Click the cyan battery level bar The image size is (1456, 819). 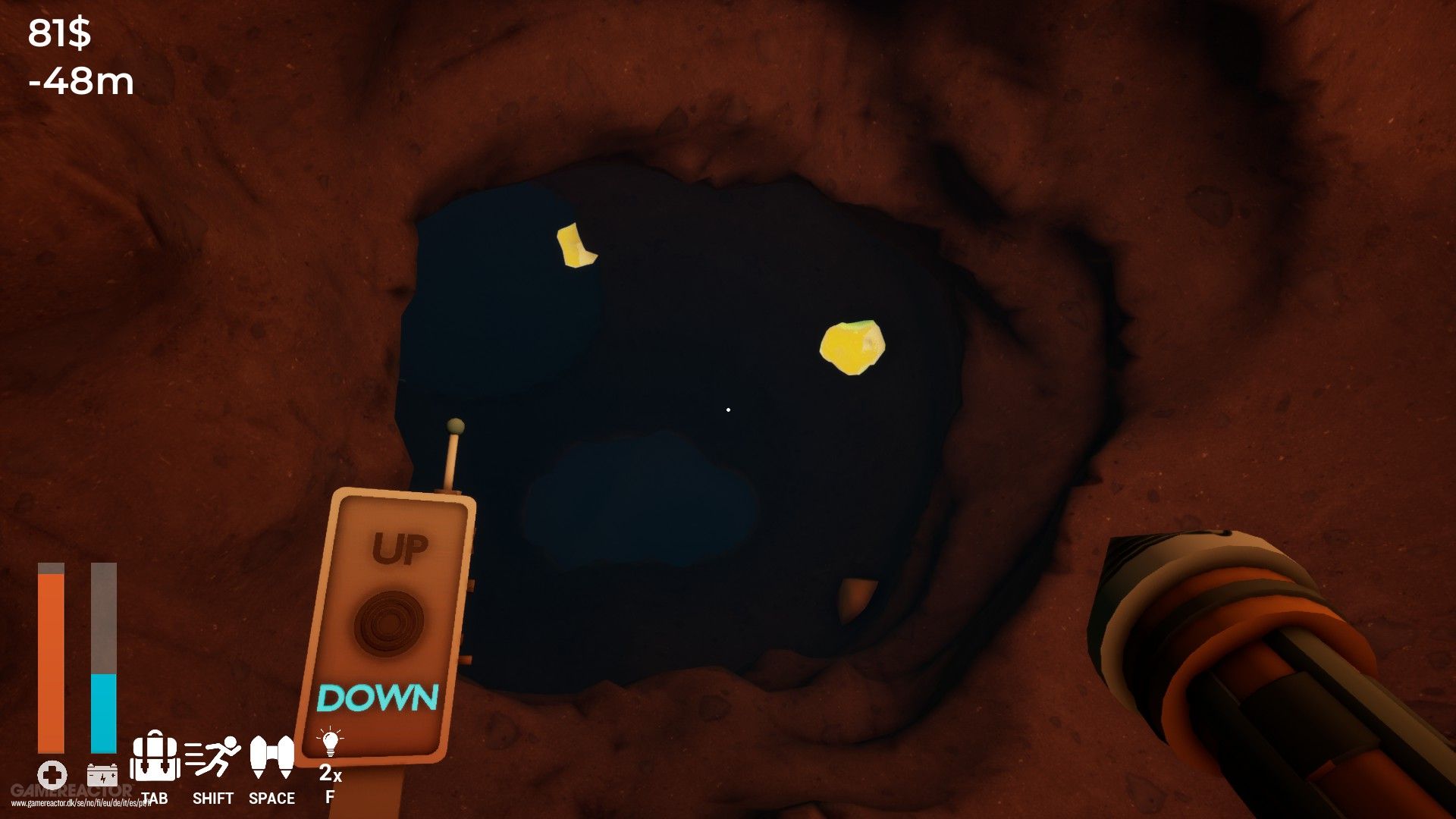coord(102,713)
